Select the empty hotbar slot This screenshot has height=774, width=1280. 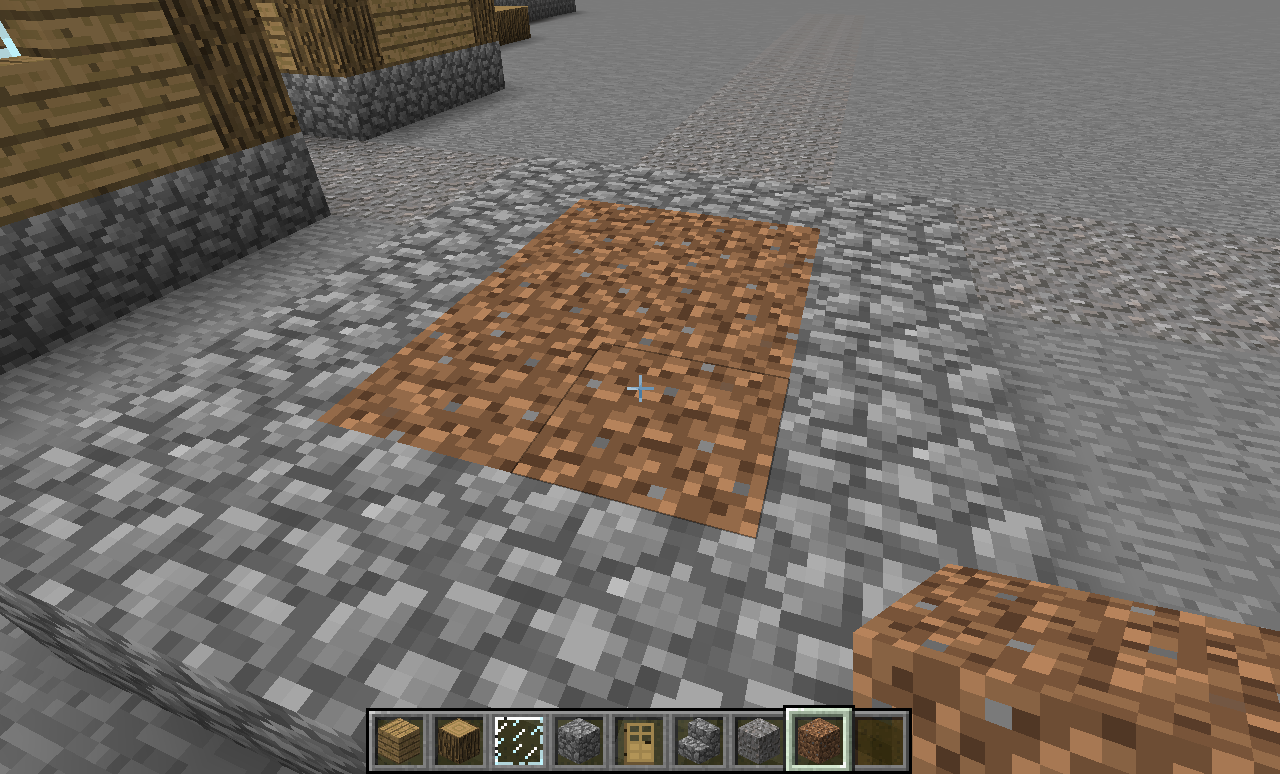pyautogui.click(x=879, y=741)
